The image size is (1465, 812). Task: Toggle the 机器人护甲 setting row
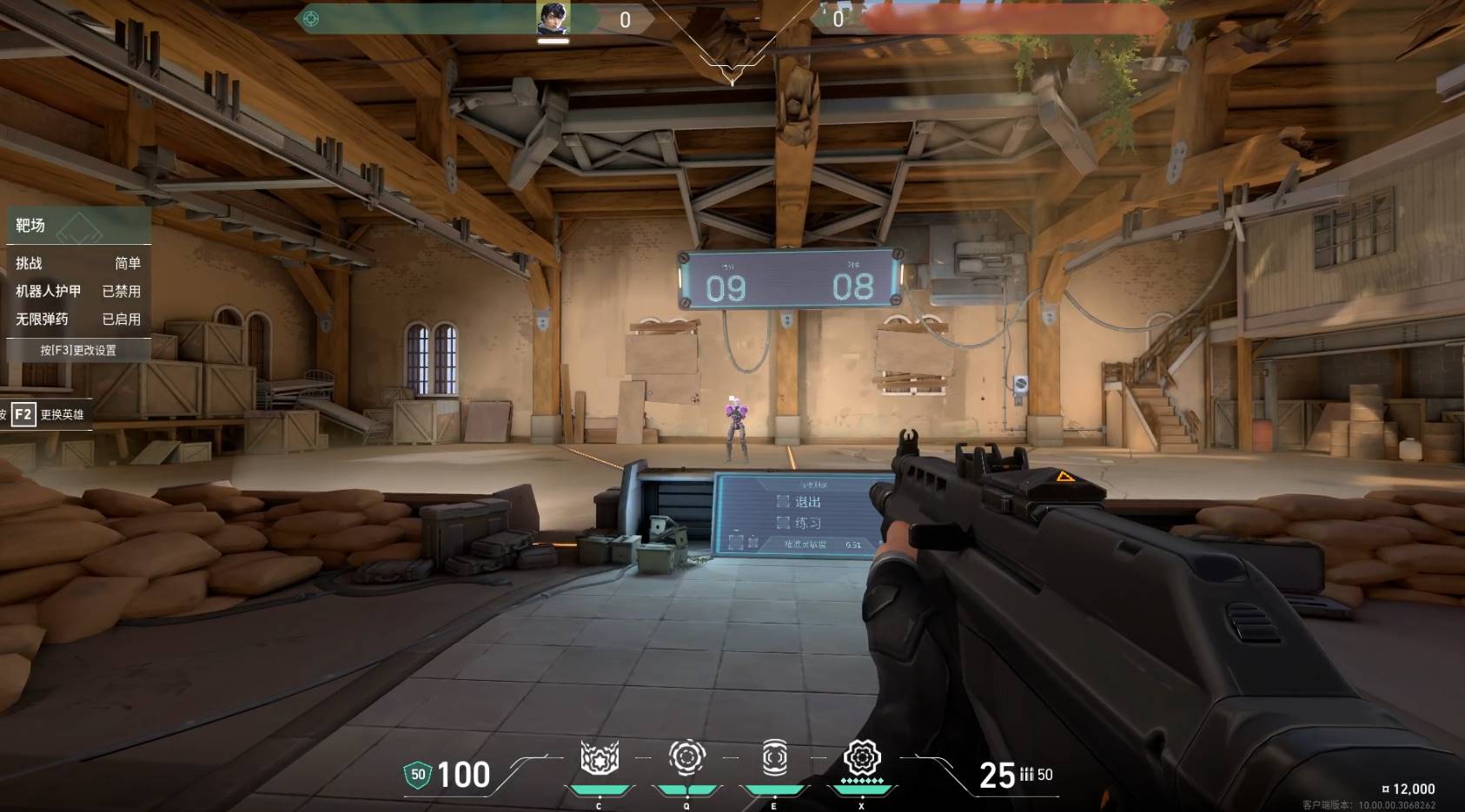pyautogui.click(x=77, y=292)
